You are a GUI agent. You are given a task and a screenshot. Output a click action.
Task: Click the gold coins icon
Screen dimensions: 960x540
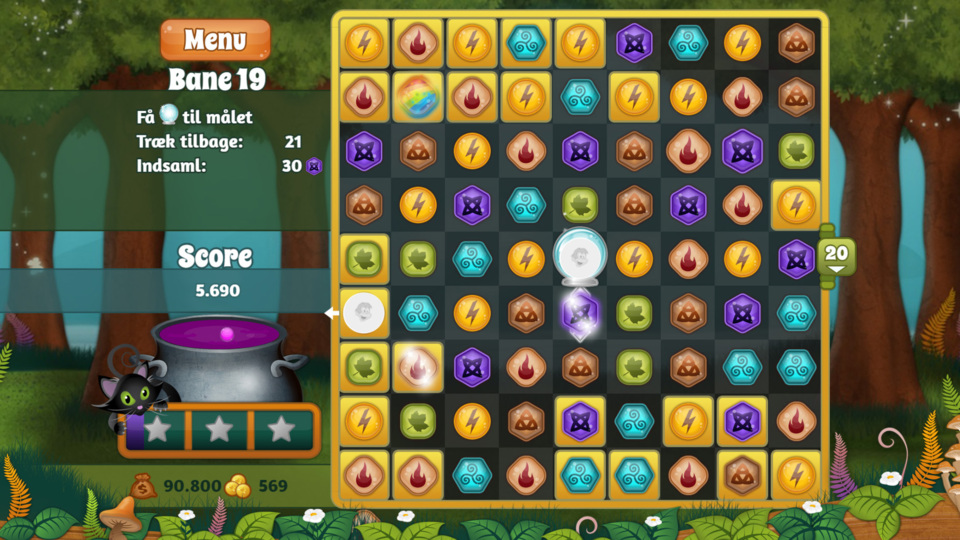[x=238, y=486]
